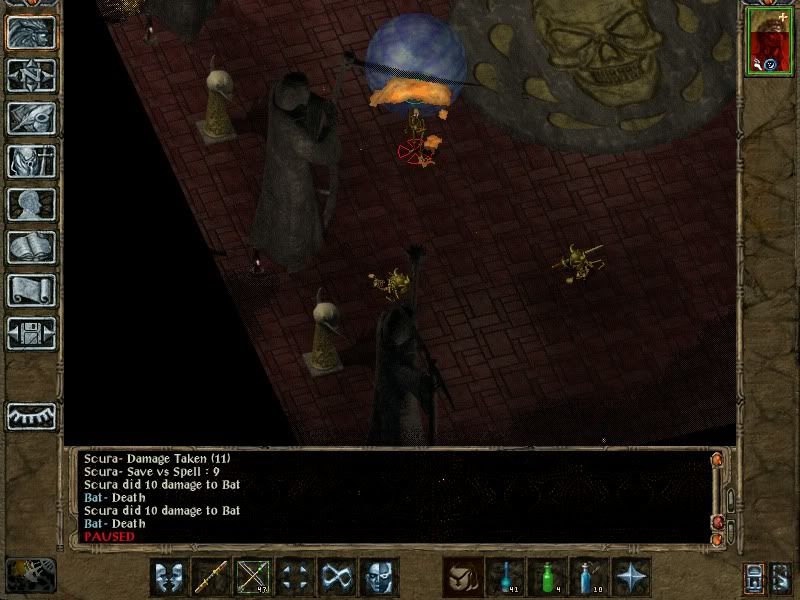Rest the party with the closed-eye button
The height and width of the screenshot is (600, 800).
click(31, 415)
